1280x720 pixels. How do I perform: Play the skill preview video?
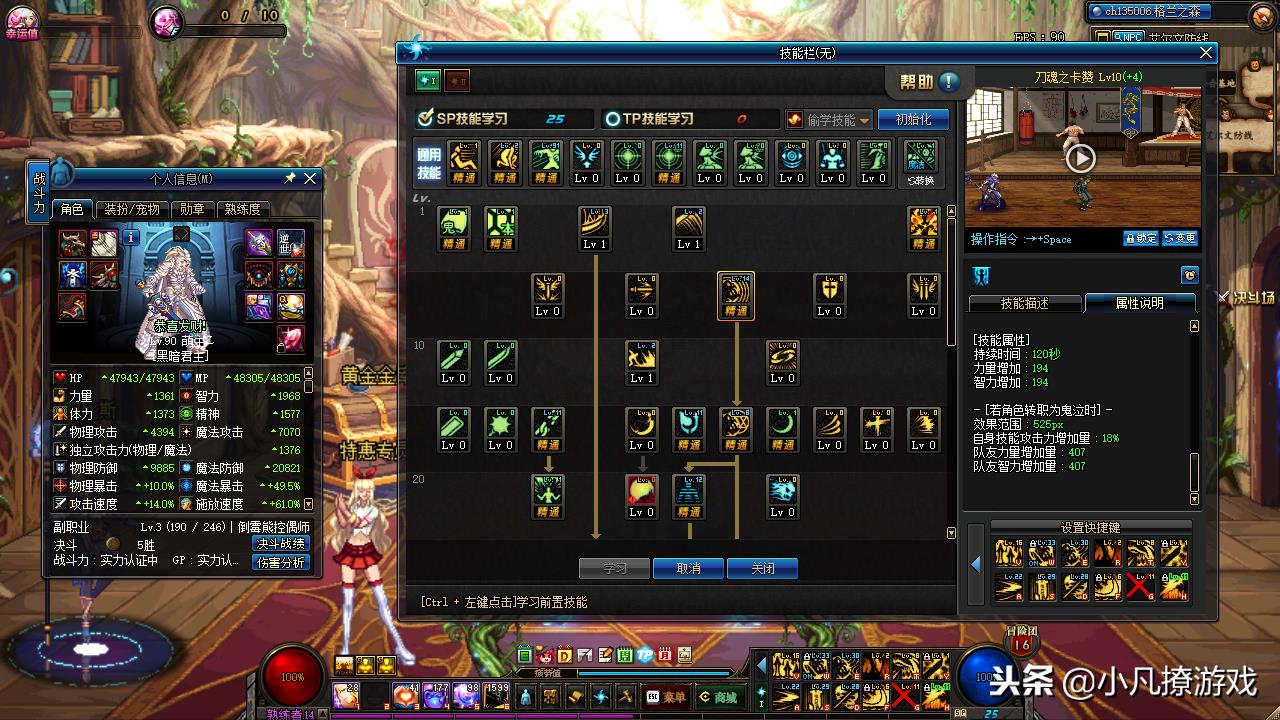tap(1080, 158)
